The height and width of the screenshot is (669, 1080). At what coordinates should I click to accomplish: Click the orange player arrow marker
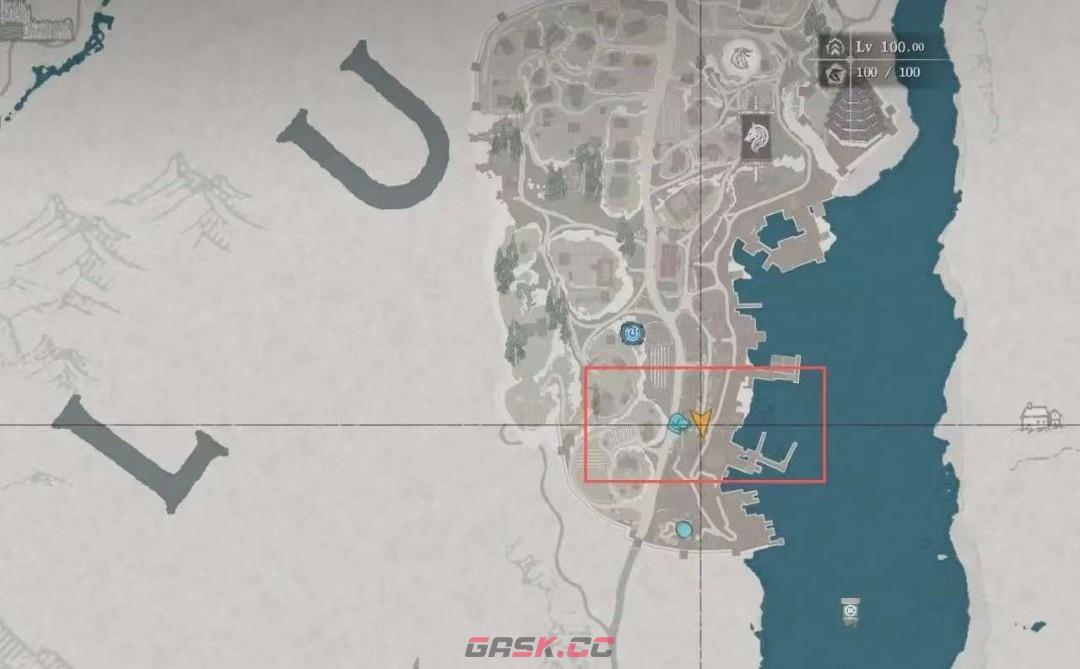[x=702, y=422]
